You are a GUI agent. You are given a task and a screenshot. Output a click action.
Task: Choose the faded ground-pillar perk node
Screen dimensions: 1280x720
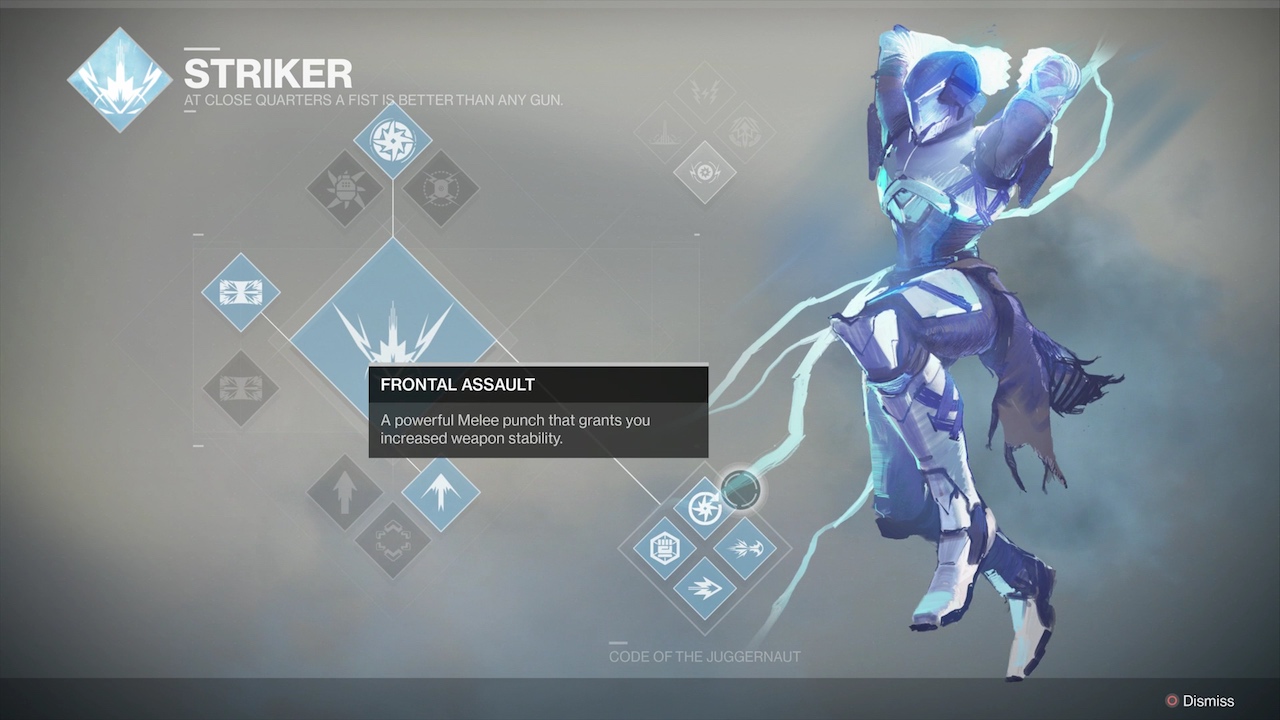coord(664,133)
